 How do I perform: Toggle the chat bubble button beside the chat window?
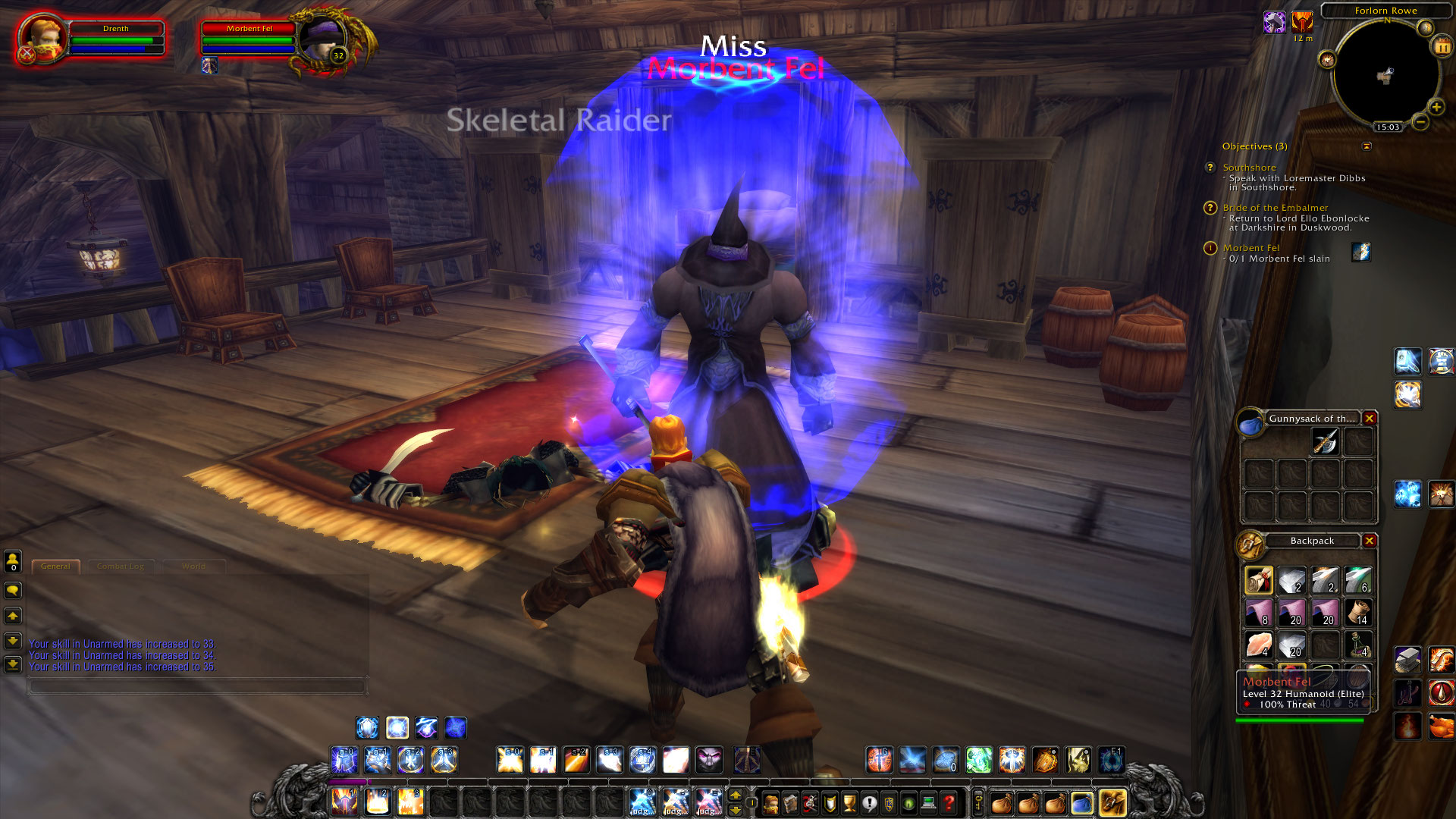12,590
